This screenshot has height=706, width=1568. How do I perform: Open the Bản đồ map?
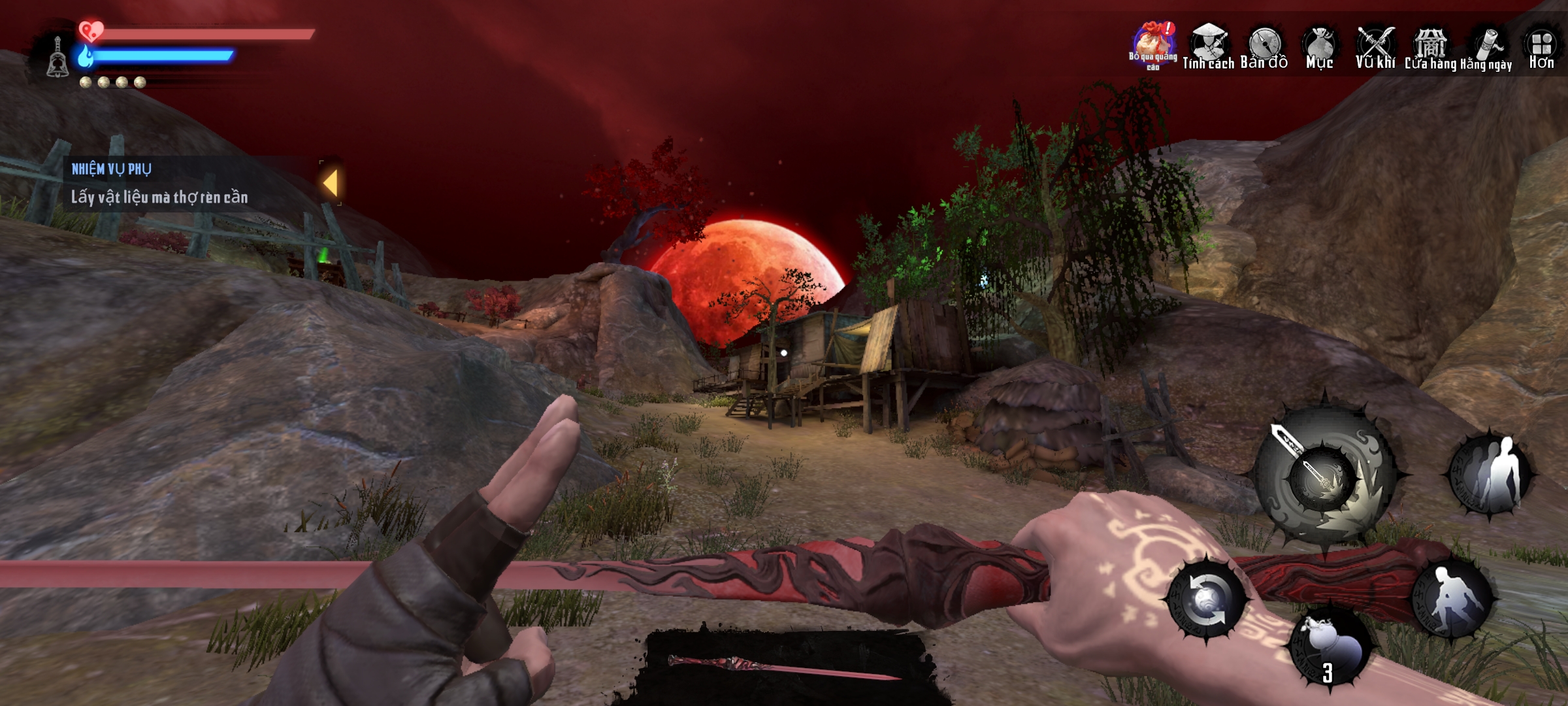pyautogui.click(x=1264, y=46)
